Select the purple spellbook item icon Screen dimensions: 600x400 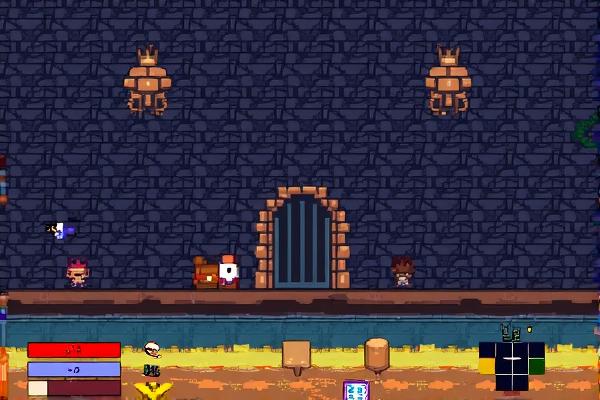pos(356,390)
